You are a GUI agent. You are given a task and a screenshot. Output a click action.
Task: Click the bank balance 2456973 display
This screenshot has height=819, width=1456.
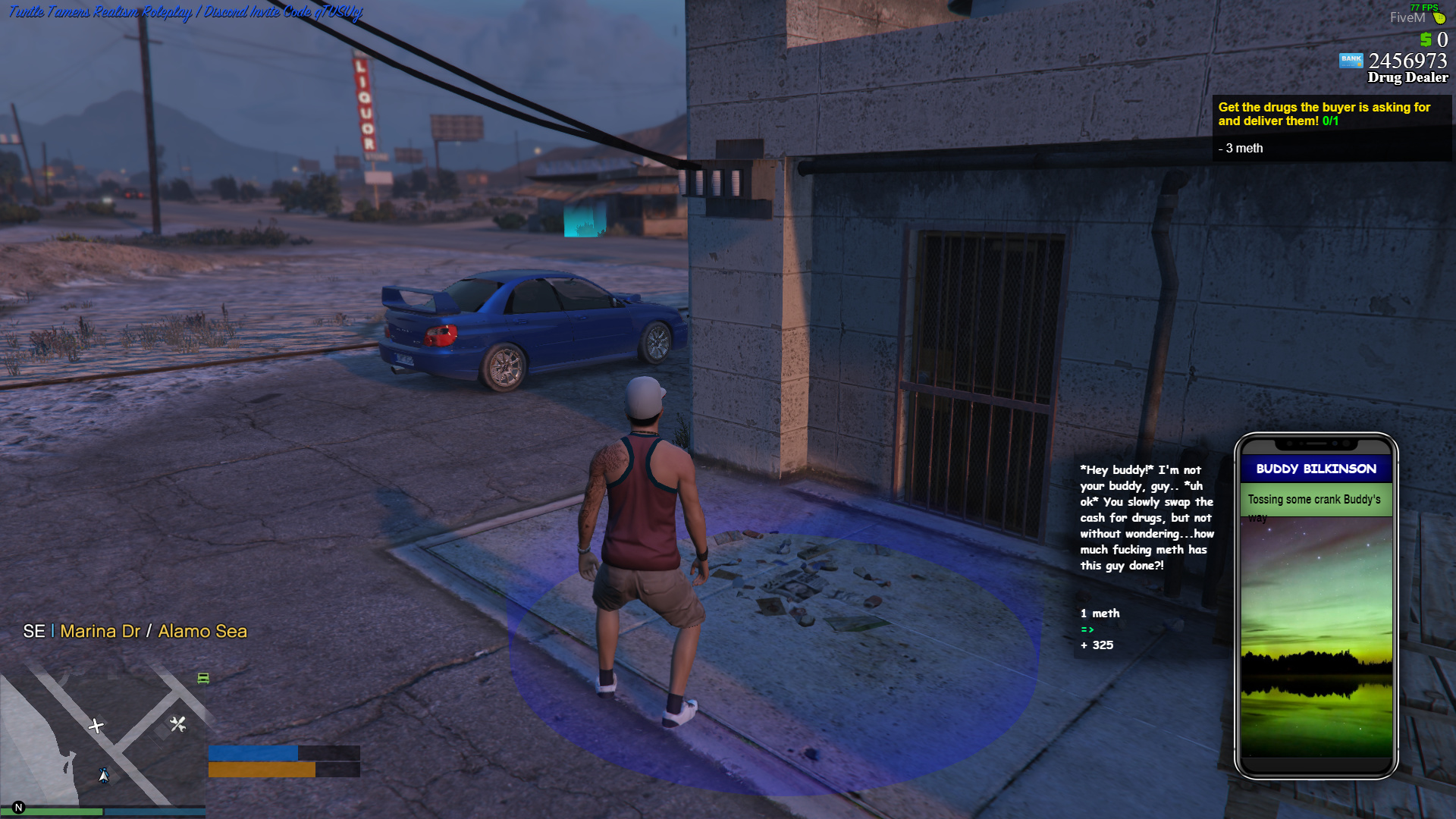tap(1407, 61)
